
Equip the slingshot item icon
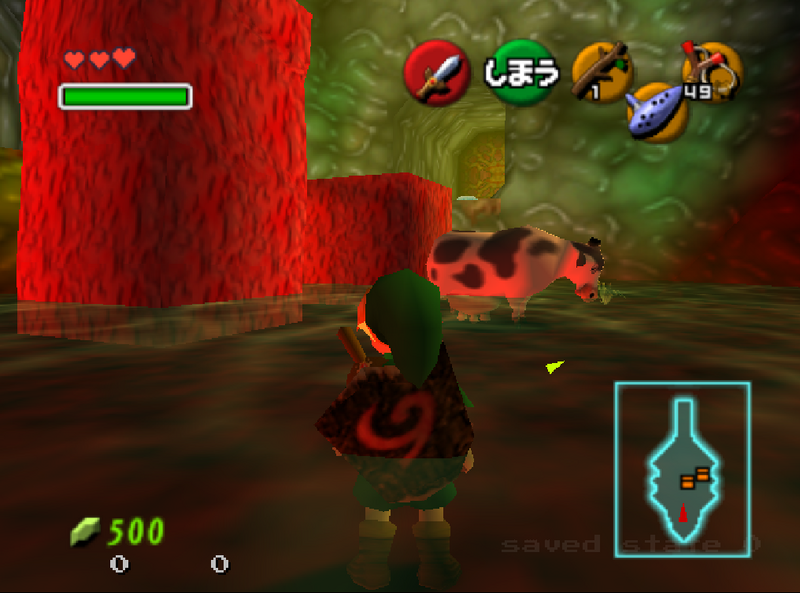pyautogui.click(x=711, y=70)
